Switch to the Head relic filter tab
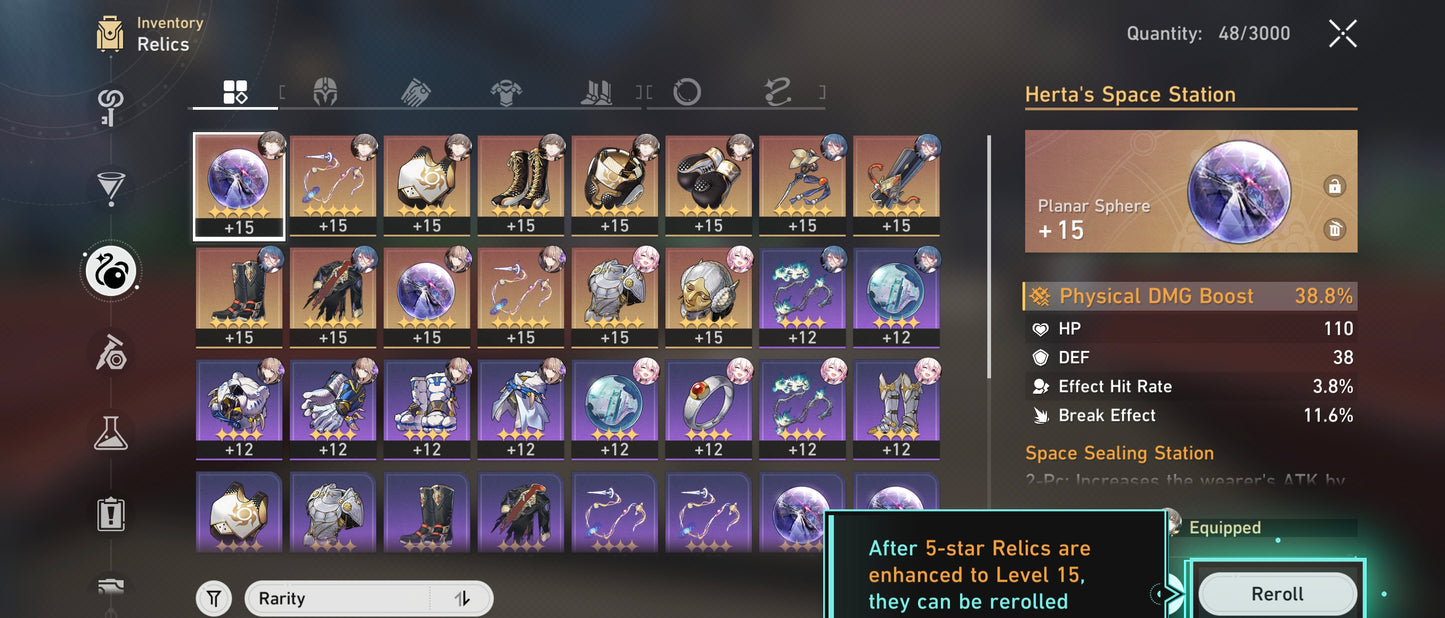The image size is (1445, 618). [x=325, y=93]
